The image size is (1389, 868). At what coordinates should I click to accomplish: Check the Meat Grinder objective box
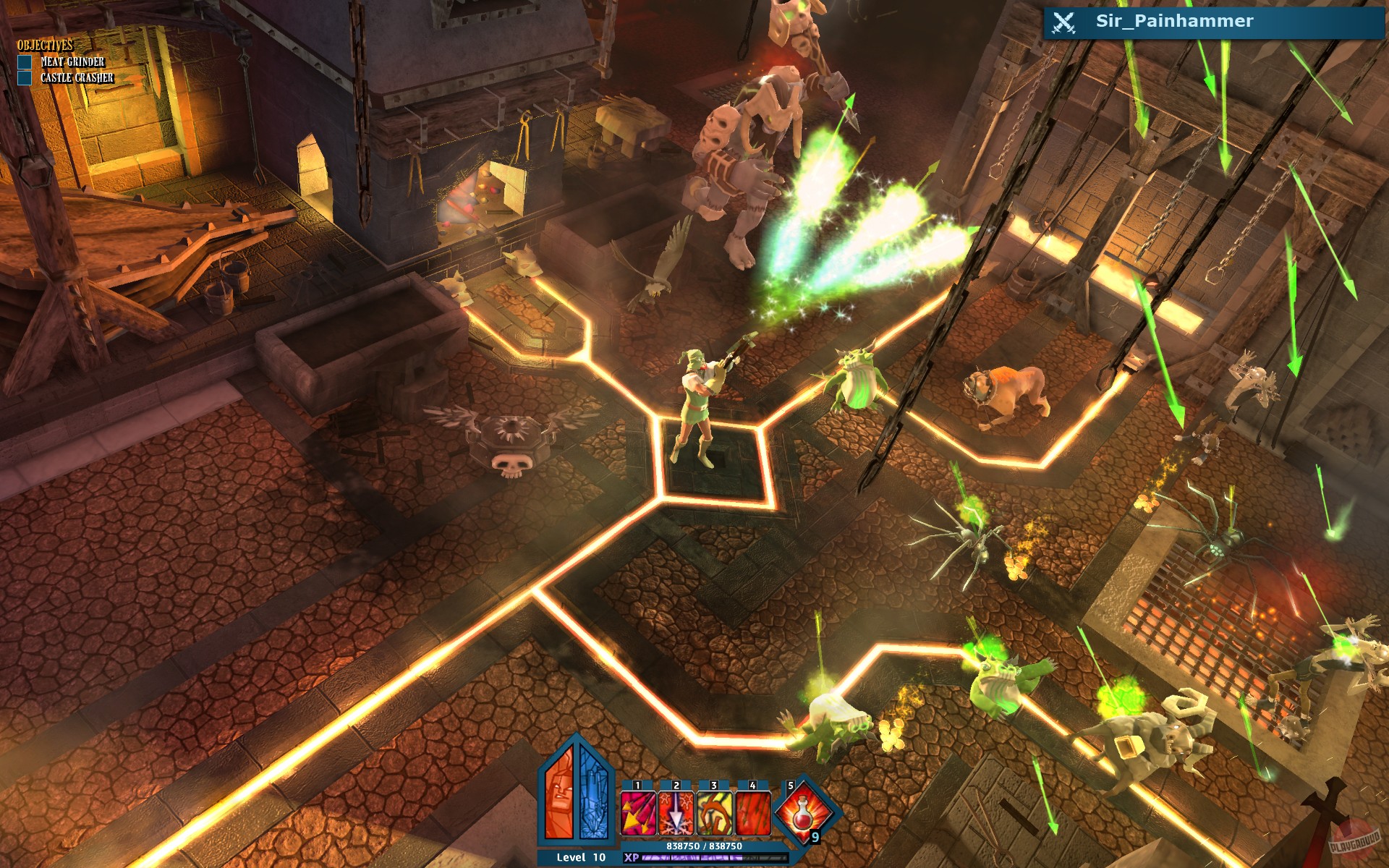click(x=25, y=62)
